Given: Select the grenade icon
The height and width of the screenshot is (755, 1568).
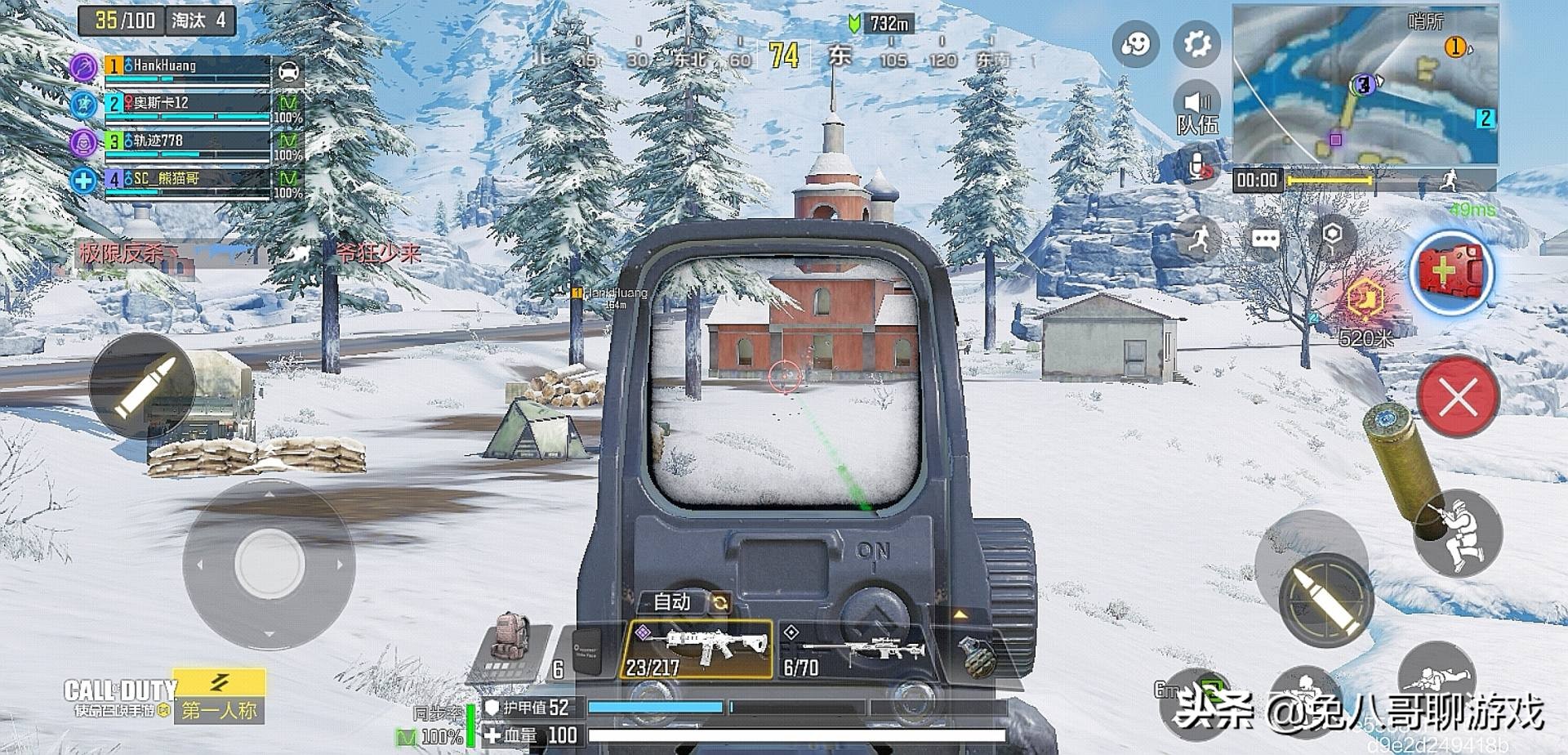Looking at the screenshot, I should click(977, 655).
